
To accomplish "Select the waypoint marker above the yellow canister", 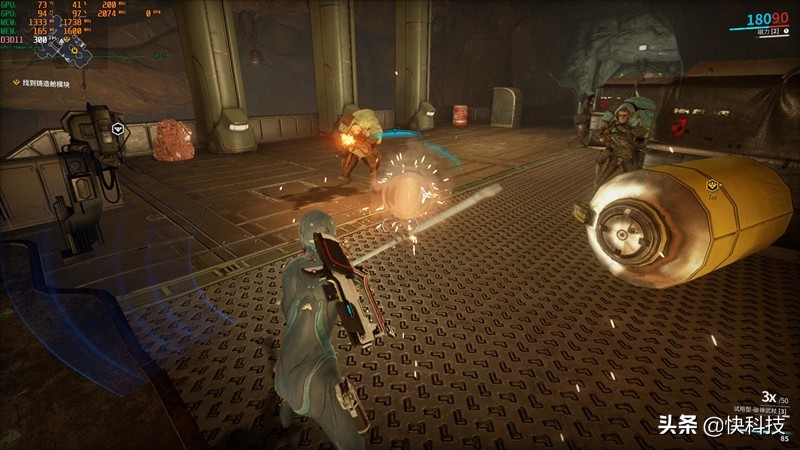I will point(712,185).
